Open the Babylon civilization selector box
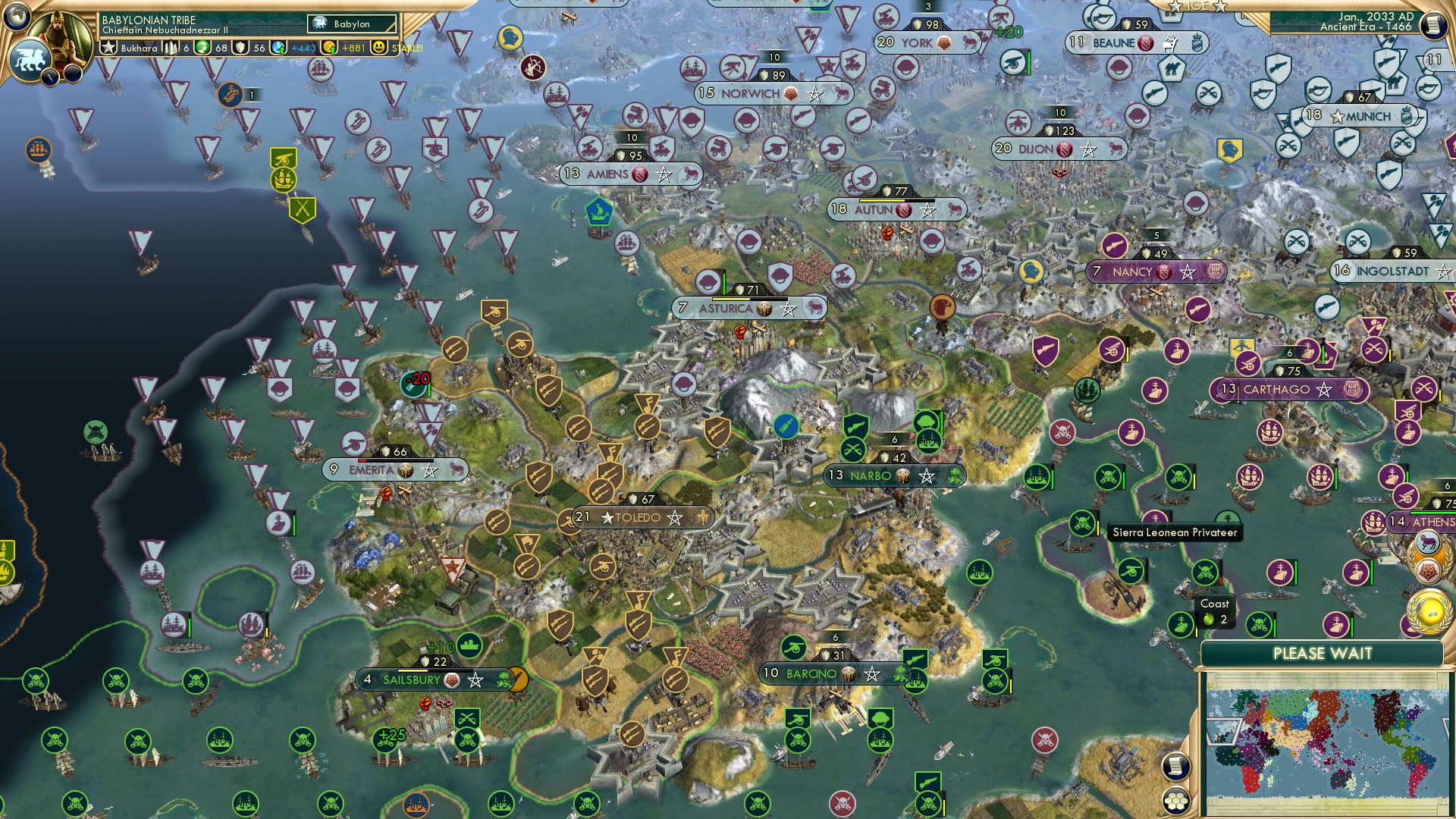1456x819 pixels. click(351, 24)
